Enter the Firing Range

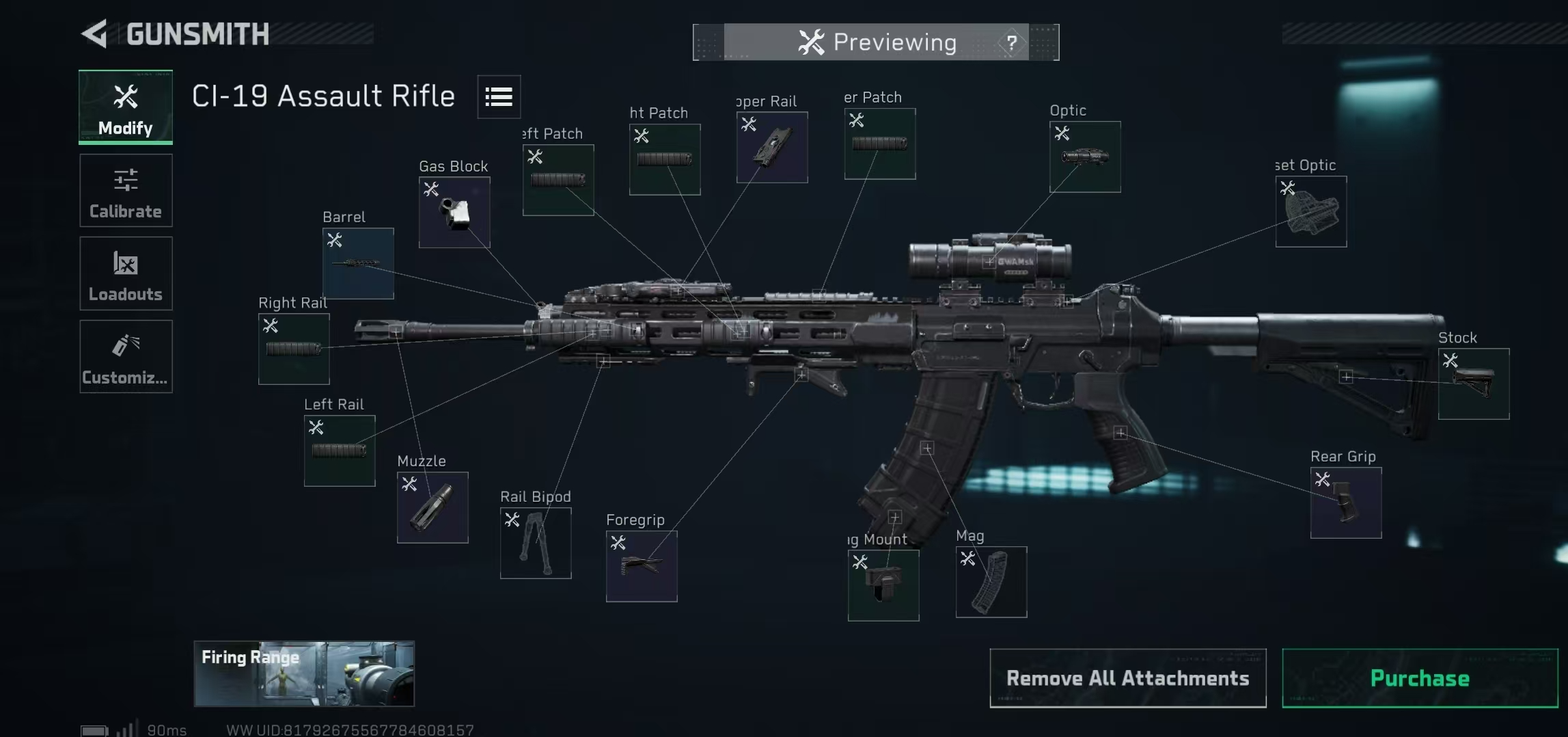point(304,673)
